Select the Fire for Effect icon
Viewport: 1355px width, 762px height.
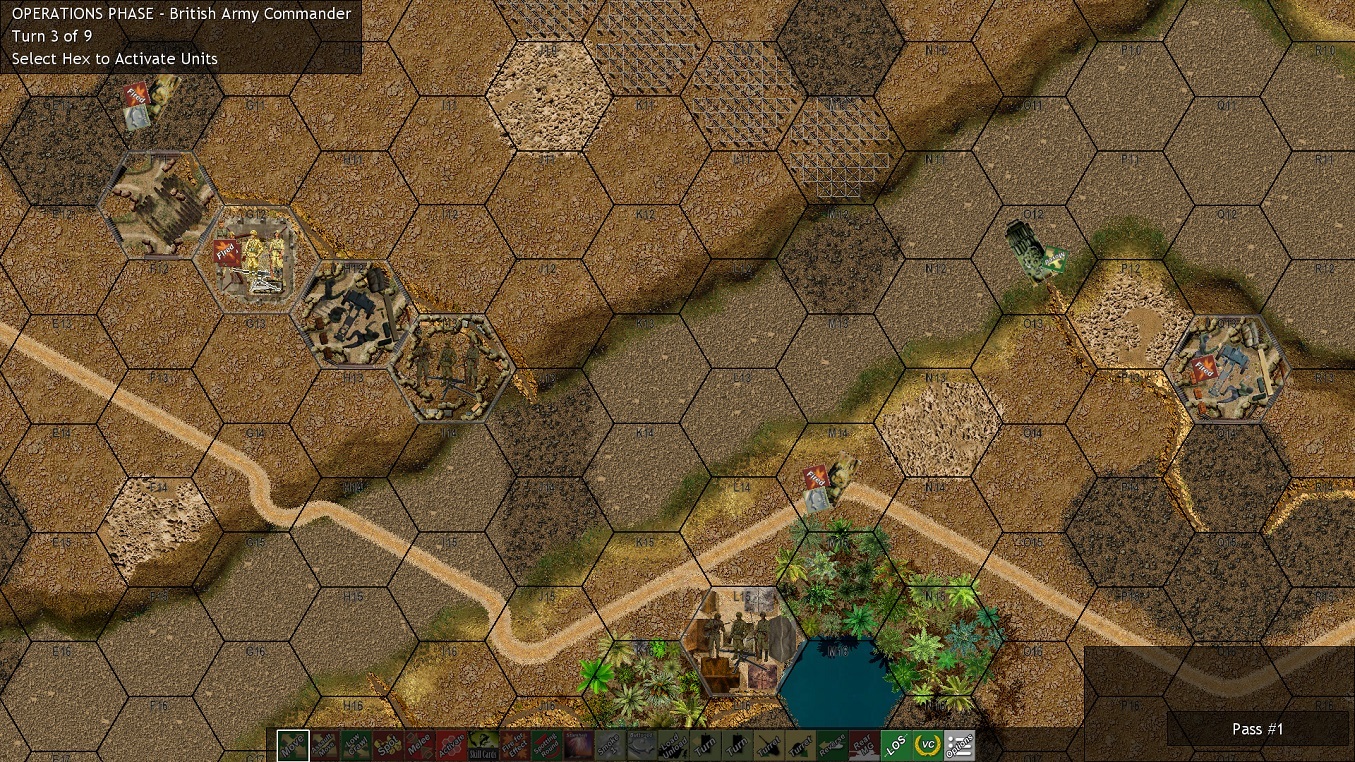[516, 745]
